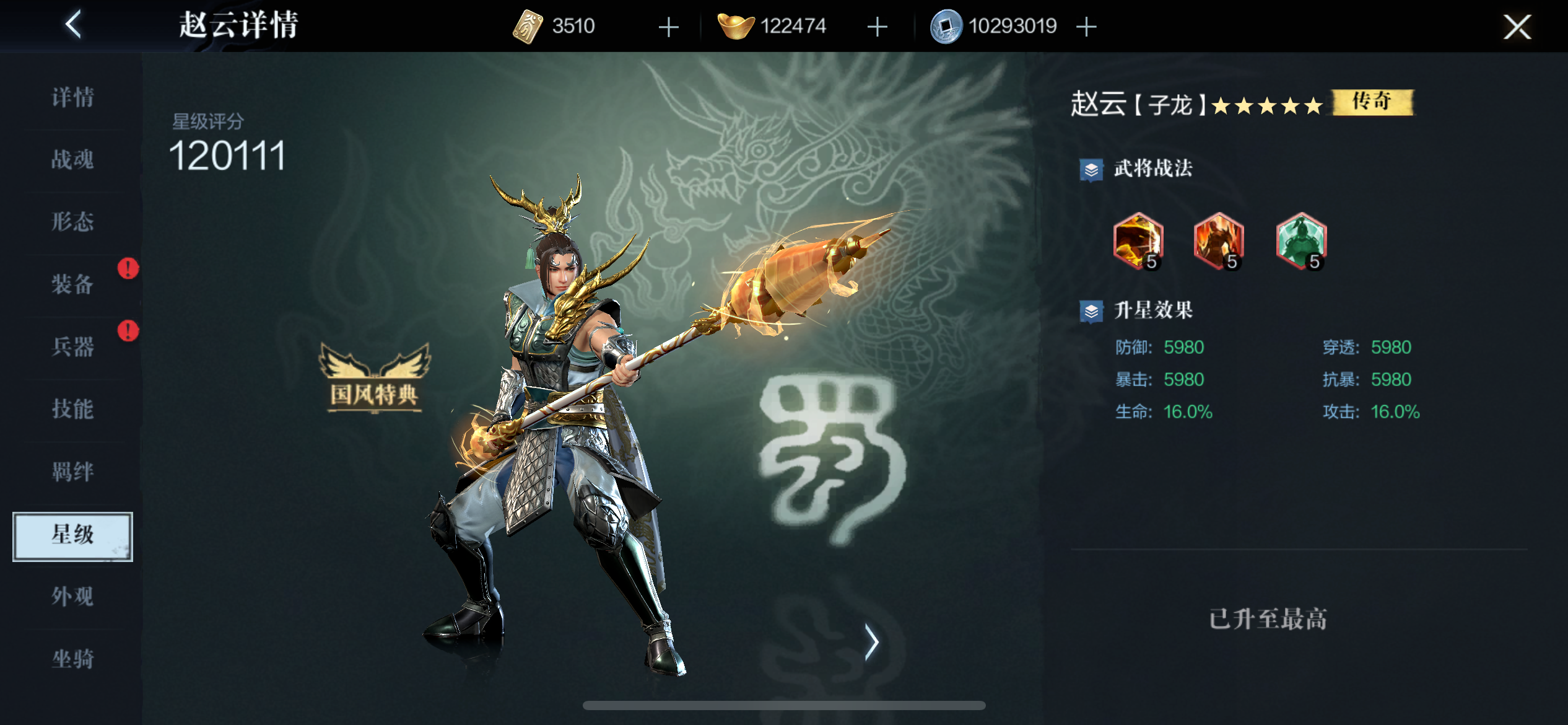The image size is (1568, 725).
Task: View the fiery orange tactic icon
Action: click(x=1138, y=240)
